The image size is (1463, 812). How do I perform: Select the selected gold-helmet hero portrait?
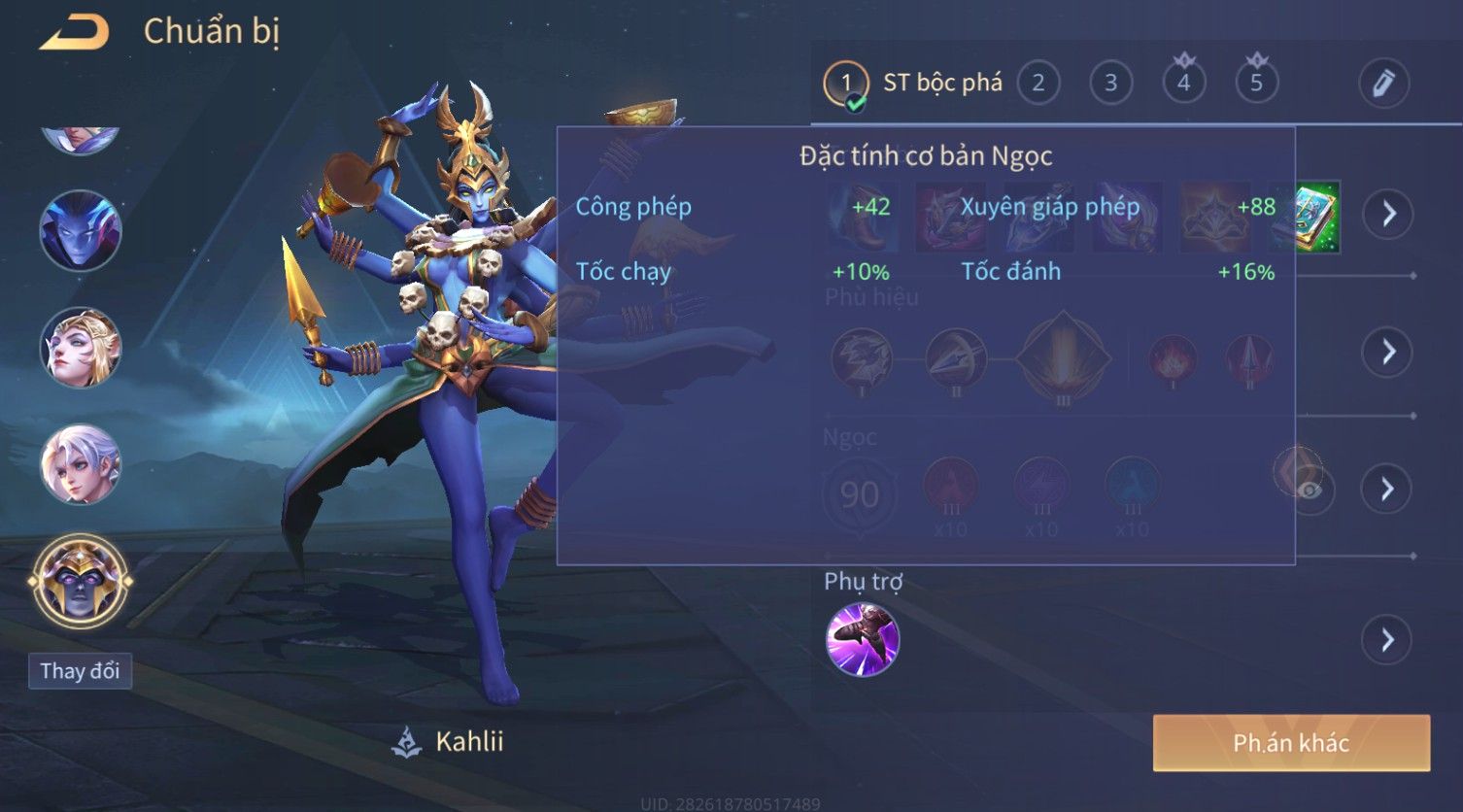(81, 582)
